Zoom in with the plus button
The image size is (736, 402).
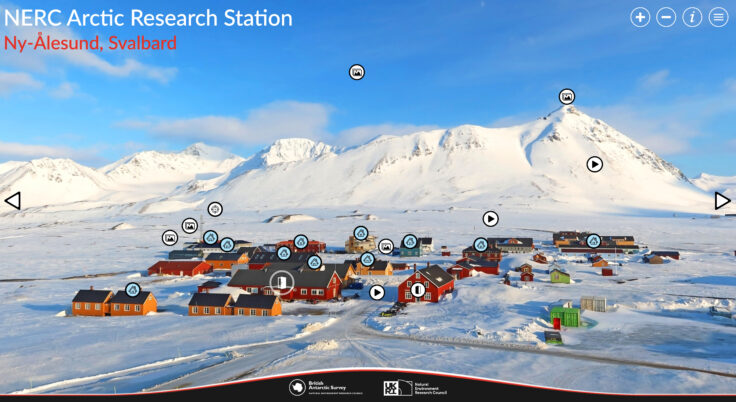click(640, 17)
